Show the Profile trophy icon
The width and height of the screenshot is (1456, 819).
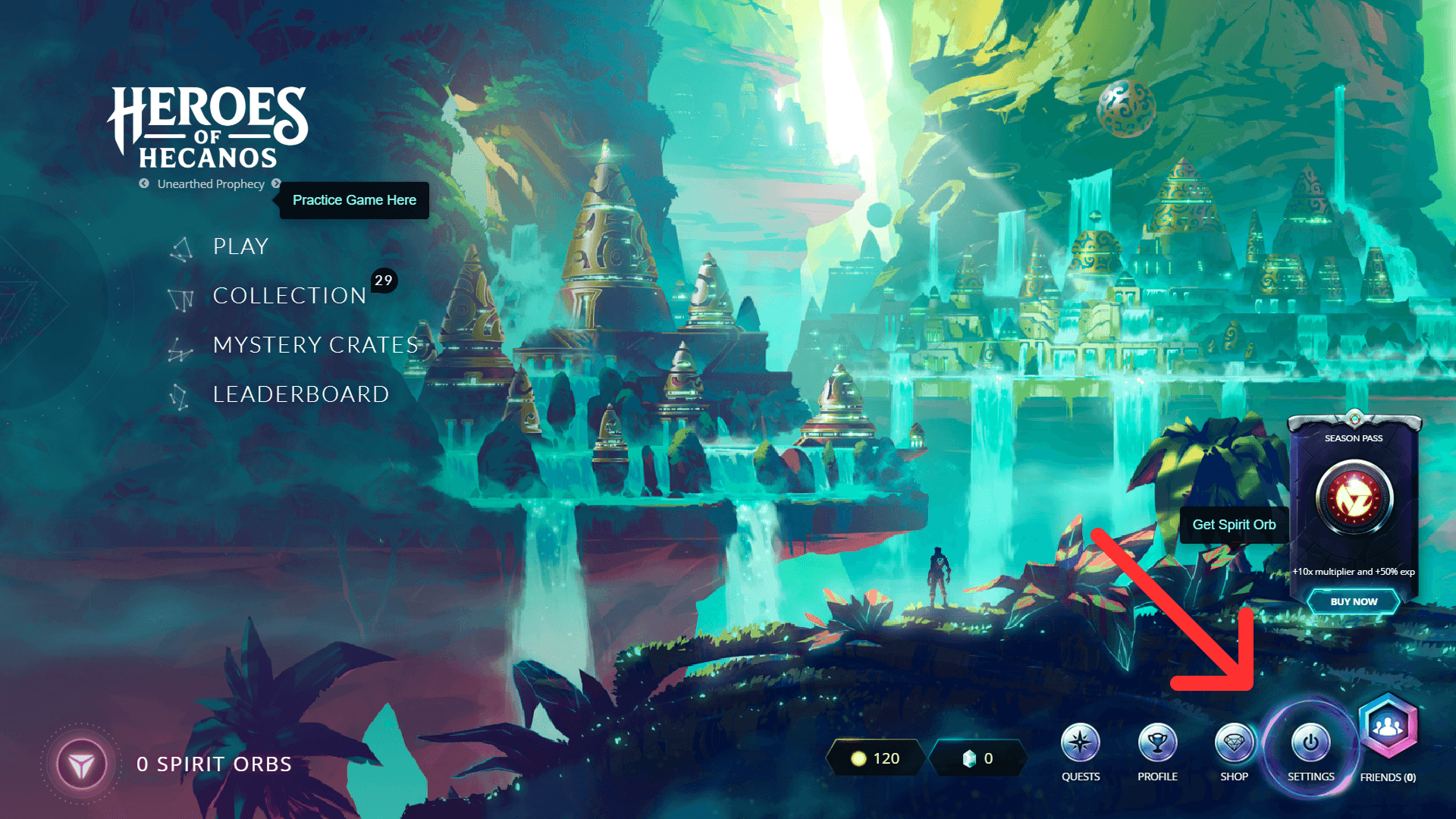pyautogui.click(x=1157, y=743)
